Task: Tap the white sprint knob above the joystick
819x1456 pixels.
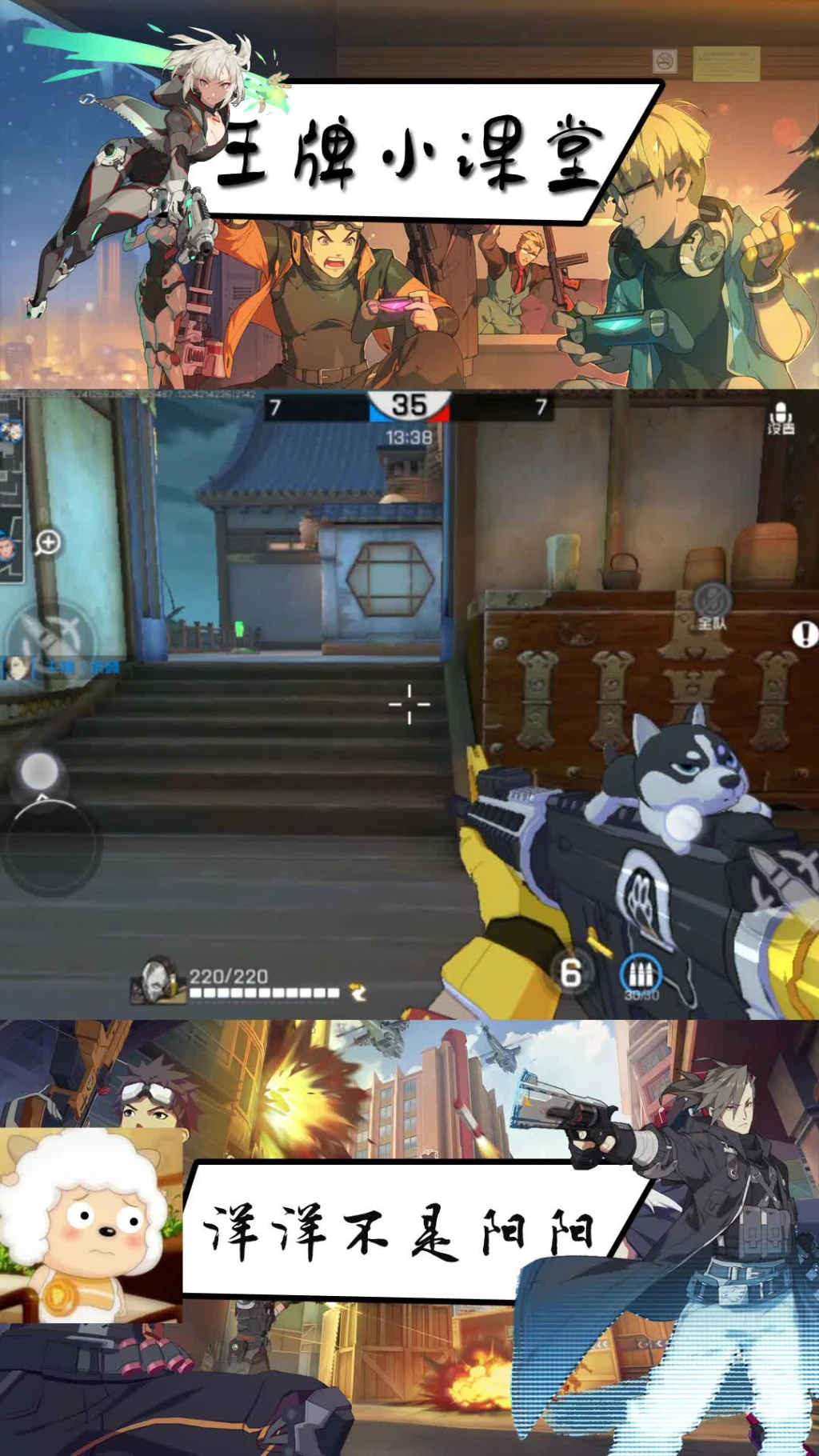Action: (39, 772)
